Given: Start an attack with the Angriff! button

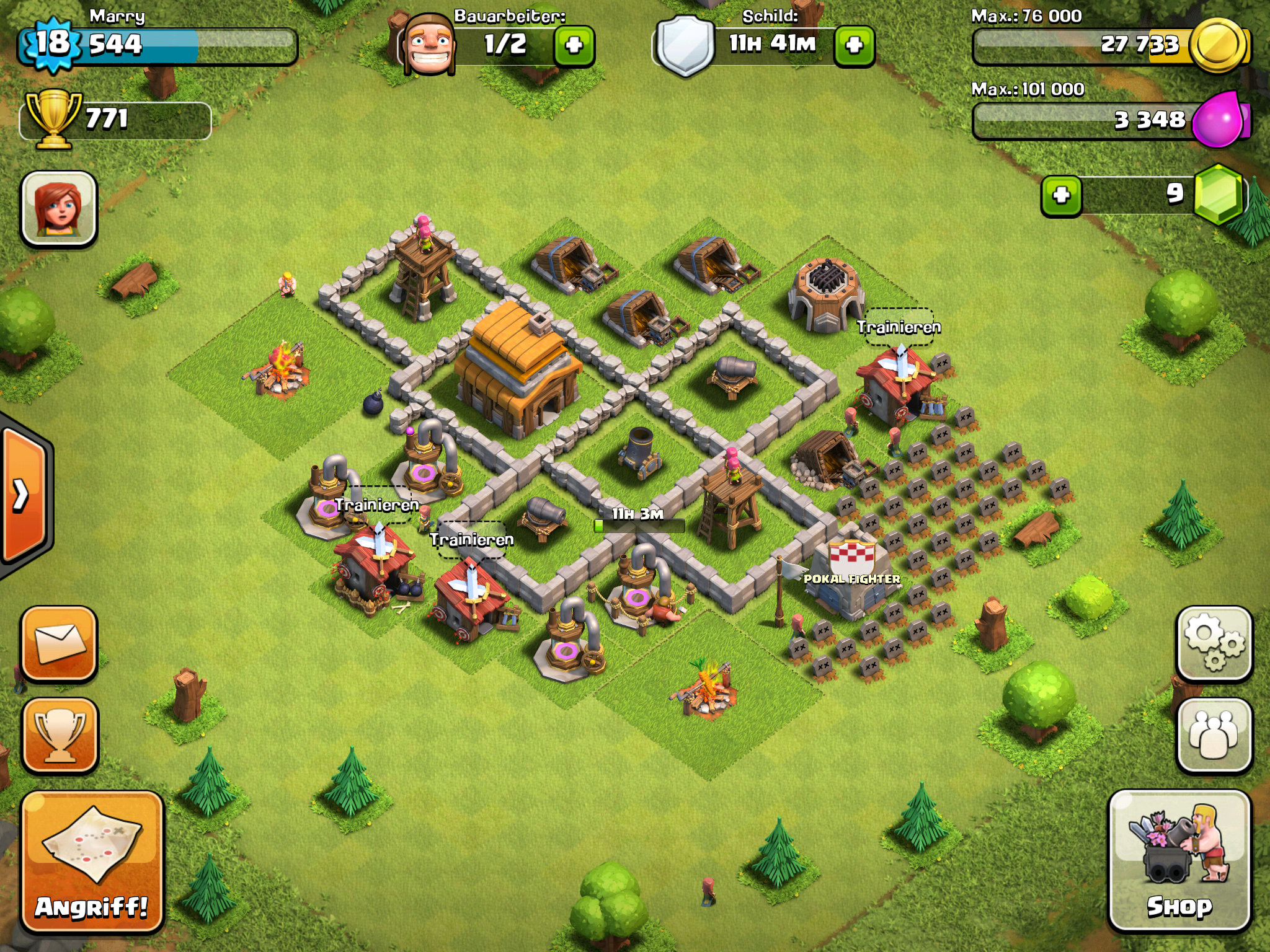Looking at the screenshot, I should pos(92,862).
